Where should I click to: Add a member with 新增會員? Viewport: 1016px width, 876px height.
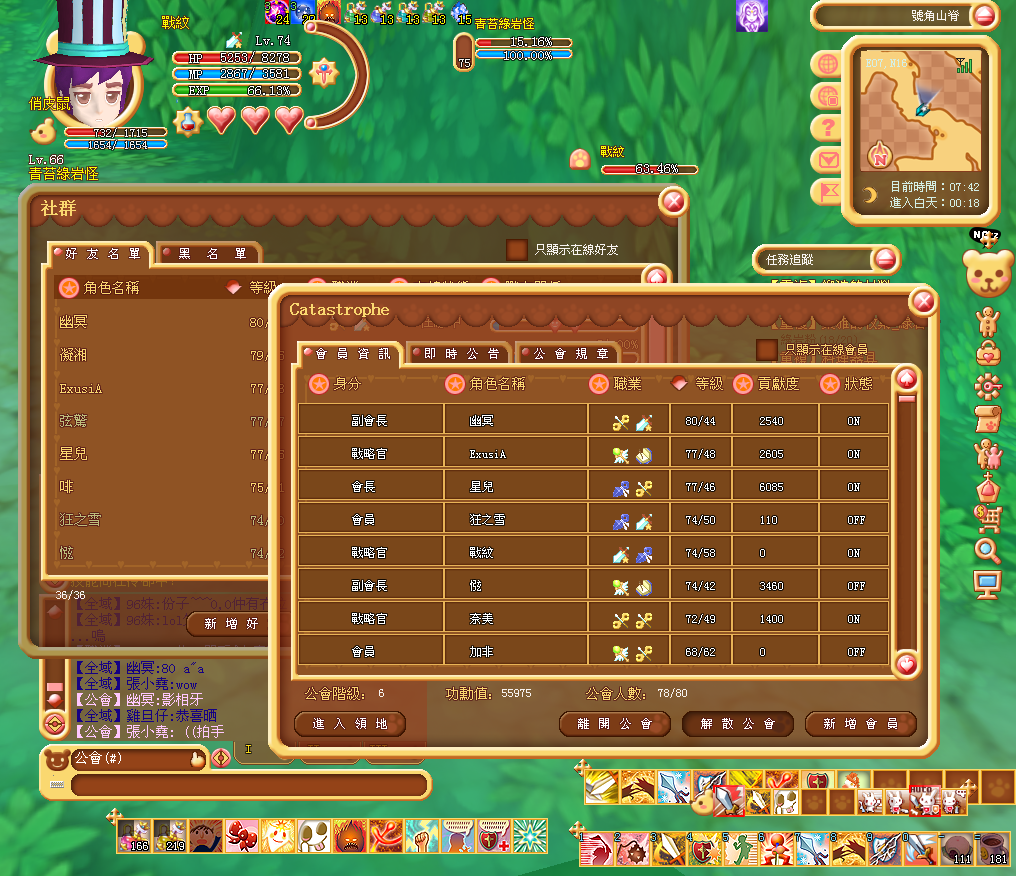(860, 724)
